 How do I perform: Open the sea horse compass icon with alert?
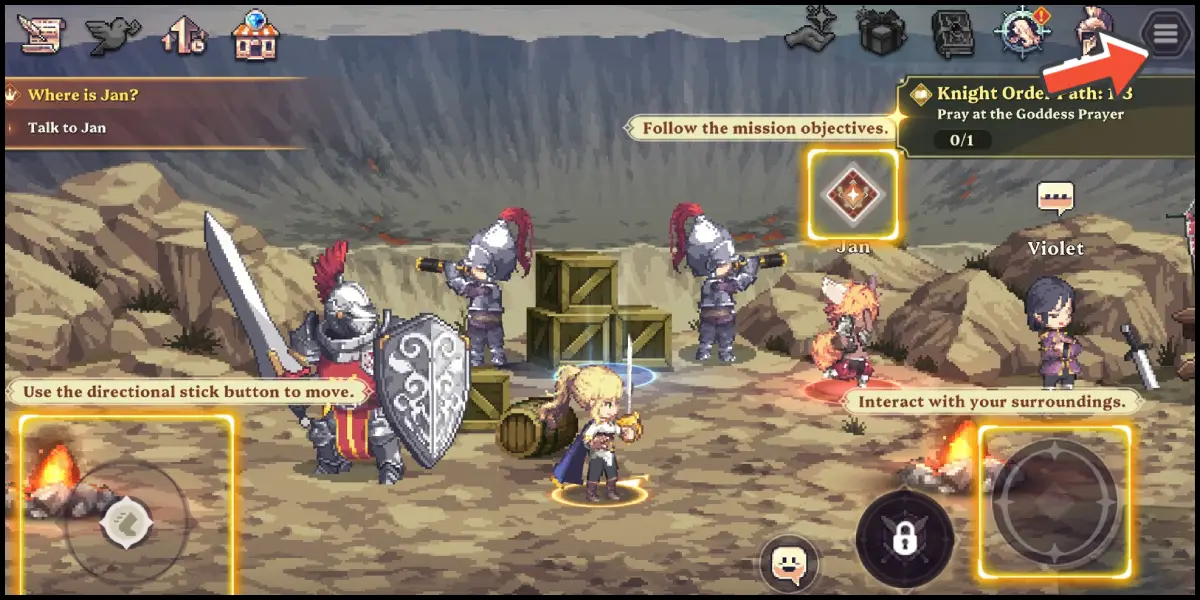click(x=1022, y=35)
